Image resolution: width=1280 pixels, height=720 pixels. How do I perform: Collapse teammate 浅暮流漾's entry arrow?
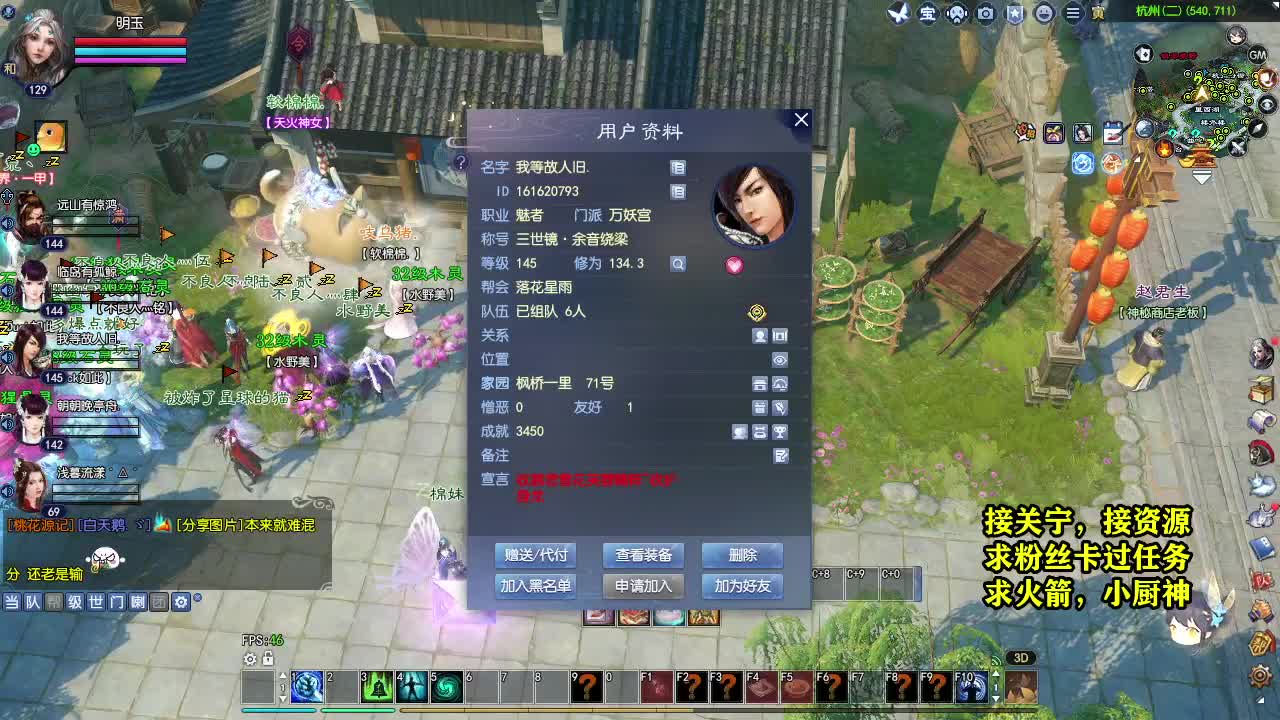point(122,470)
